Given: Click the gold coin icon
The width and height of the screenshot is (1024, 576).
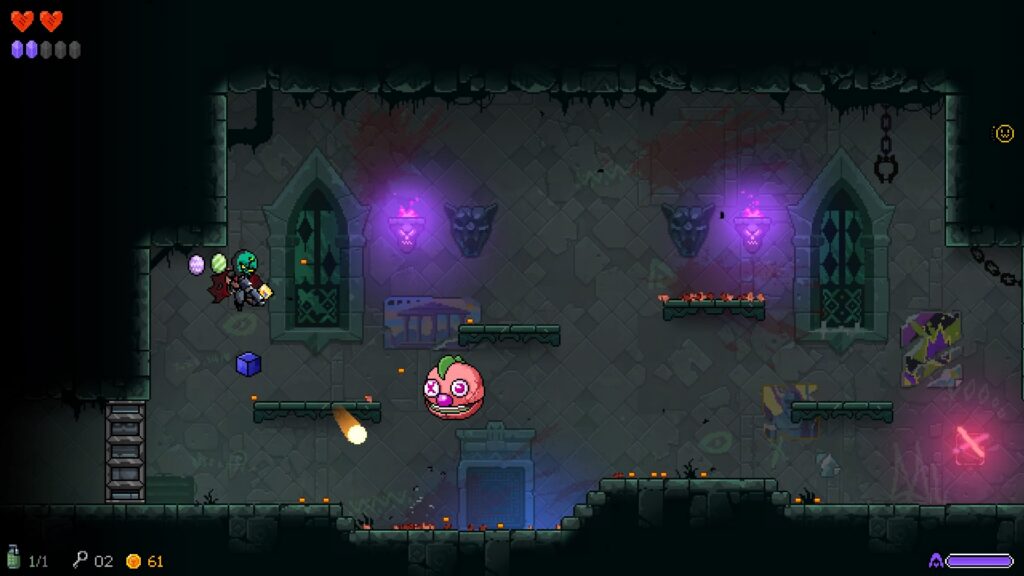Looking at the screenshot, I should click(x=133, y=561).
